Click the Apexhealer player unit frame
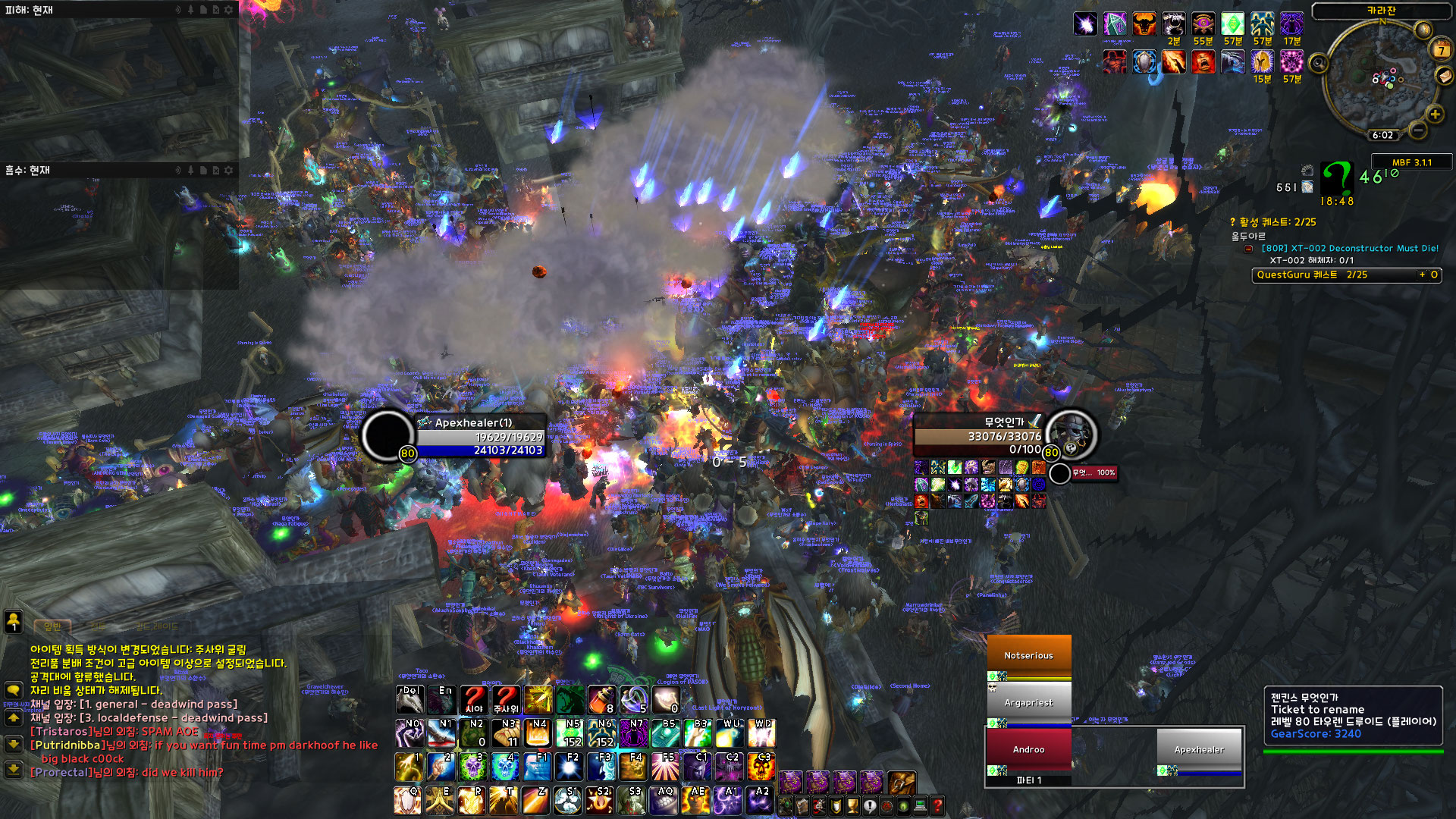This screenshot has width=1456, height=819. pyautogui.click(x=479, y=436)
